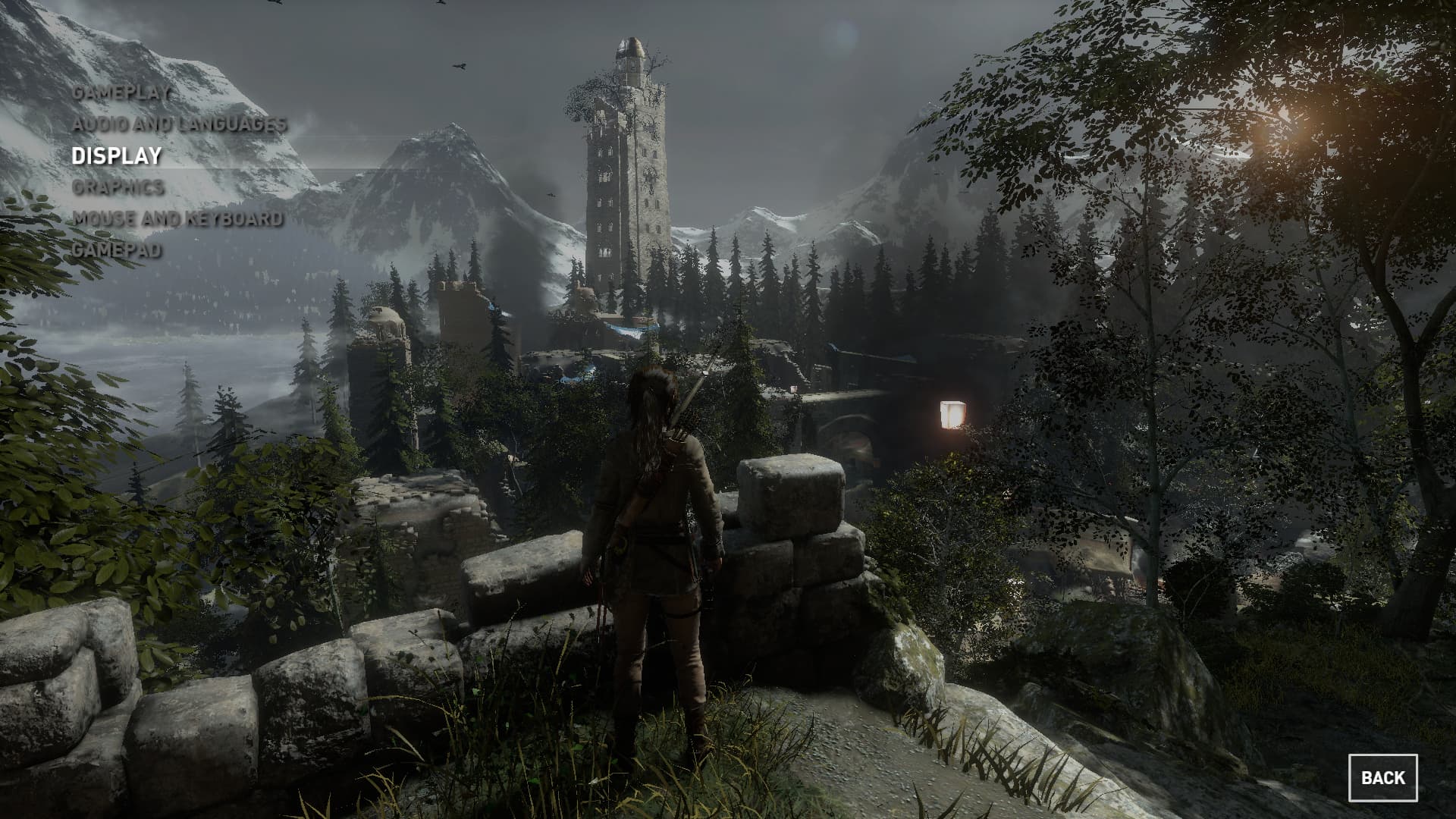
Task: Go to Mouse and Keyboard settings
Action: (x=177, y=218)
